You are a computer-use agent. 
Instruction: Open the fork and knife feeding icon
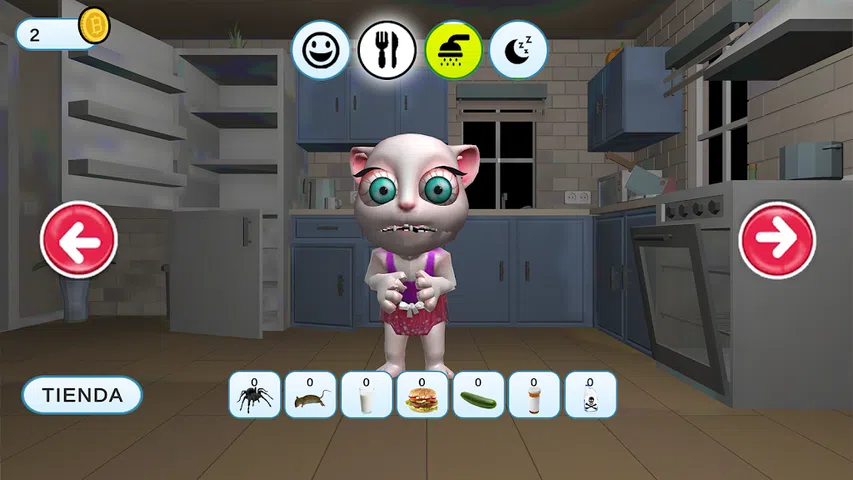pyautogui.click(x=387, y=50)
